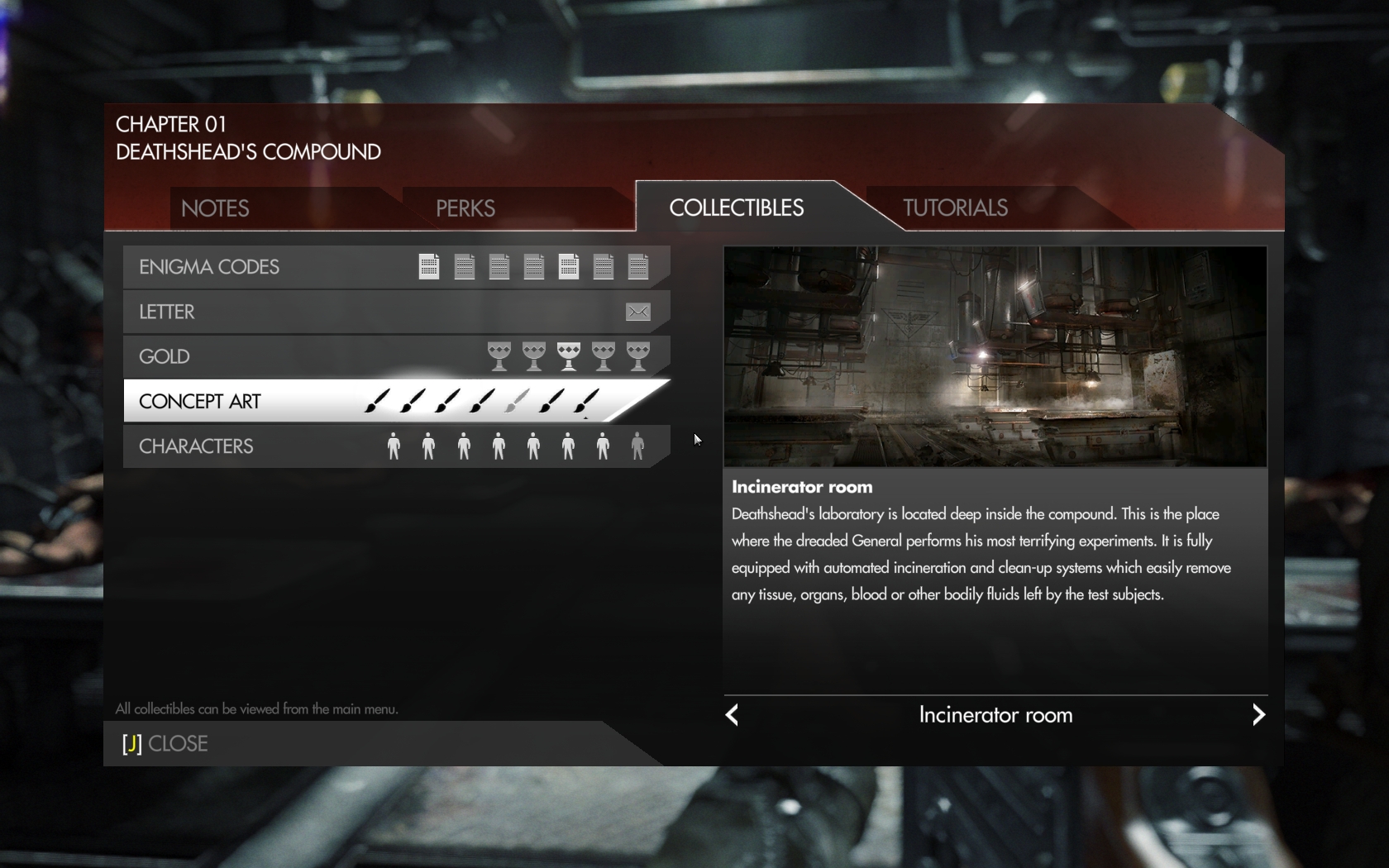Select the greyed-out last character figure
The width and height of the screenshot is (1389, 868).
pyautogui.click(x=637, y=446)
